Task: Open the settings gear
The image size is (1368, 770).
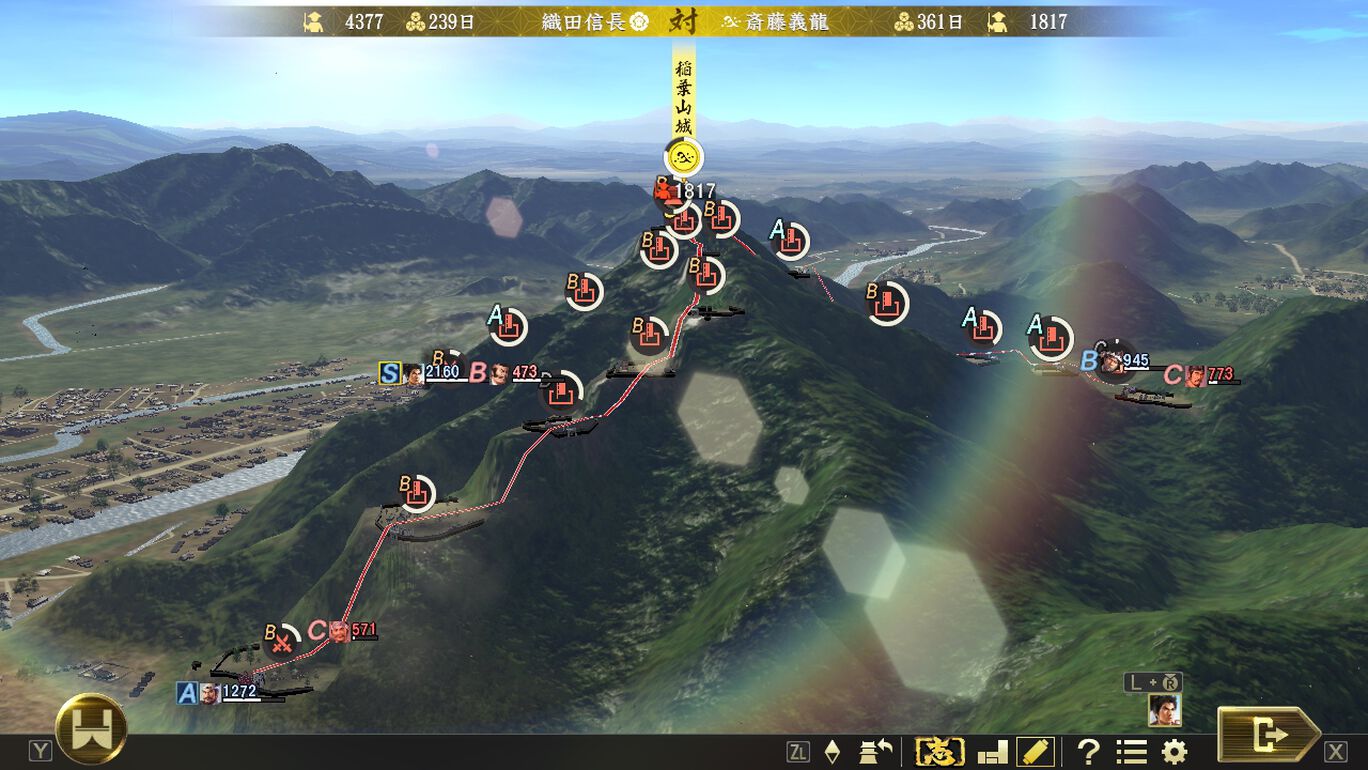Action: click(1174, 752)
